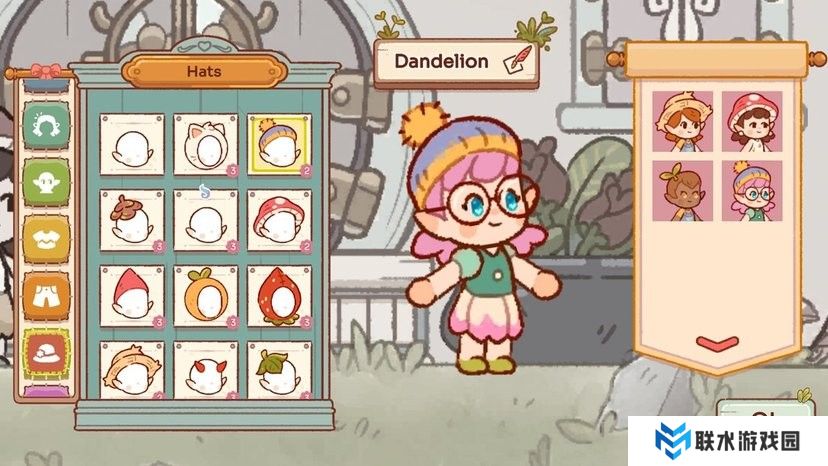Equip the red mushroom cap hat
This screenshot has height=466, width=828.
click(x=279, y=220)
